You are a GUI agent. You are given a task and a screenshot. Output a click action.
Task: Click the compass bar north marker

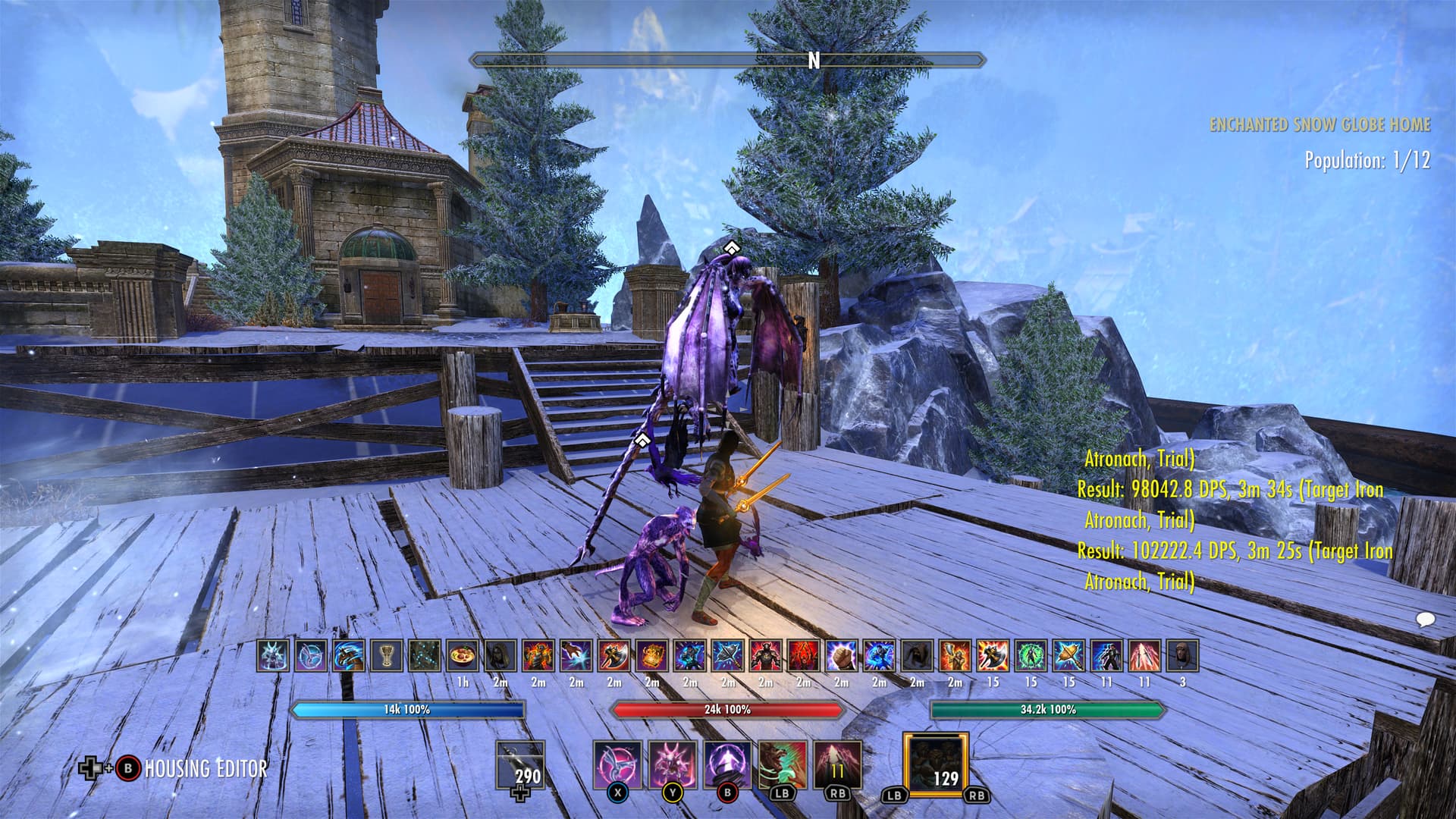(x=814, y=61)
